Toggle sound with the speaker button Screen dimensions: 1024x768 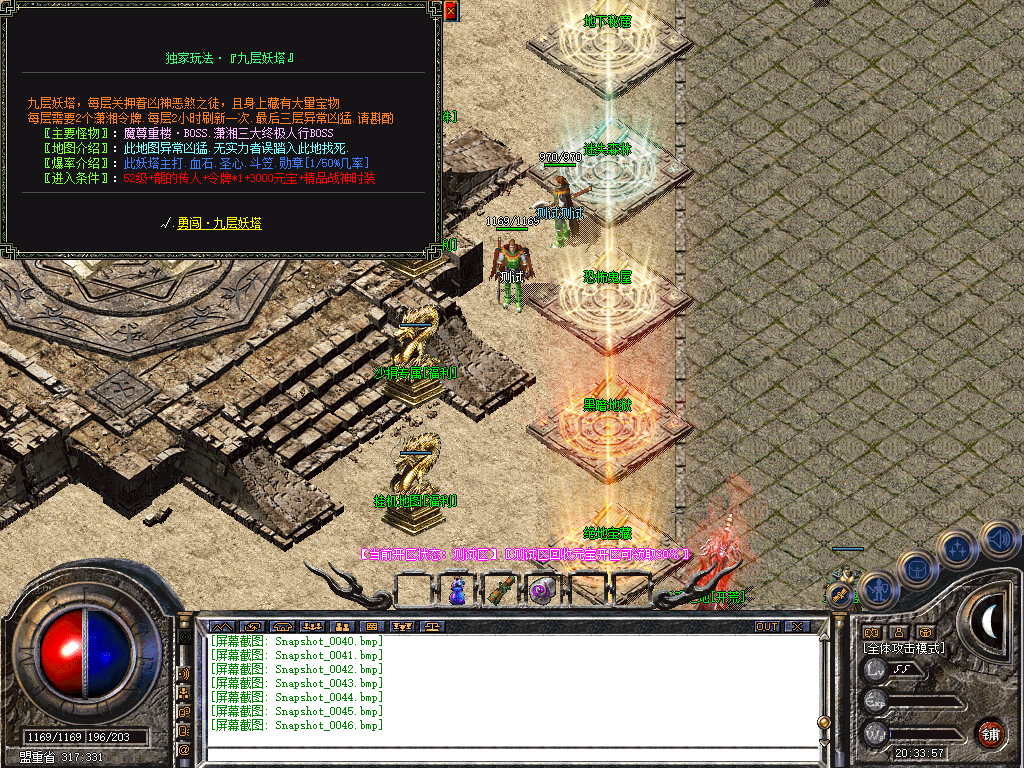pyautogui.click(x=998, y=538)
